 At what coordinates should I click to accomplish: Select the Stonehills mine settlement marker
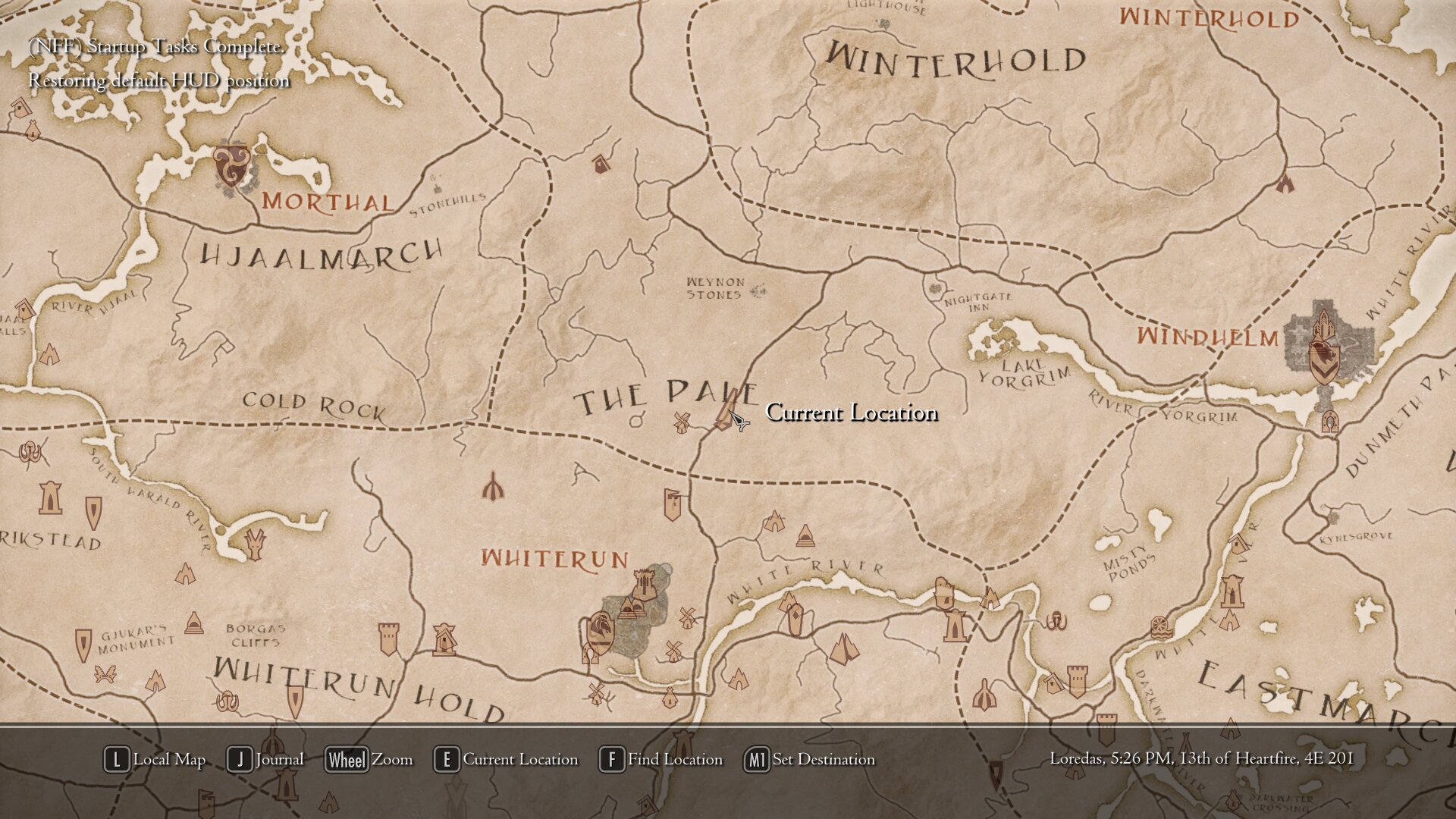[436, 184]
